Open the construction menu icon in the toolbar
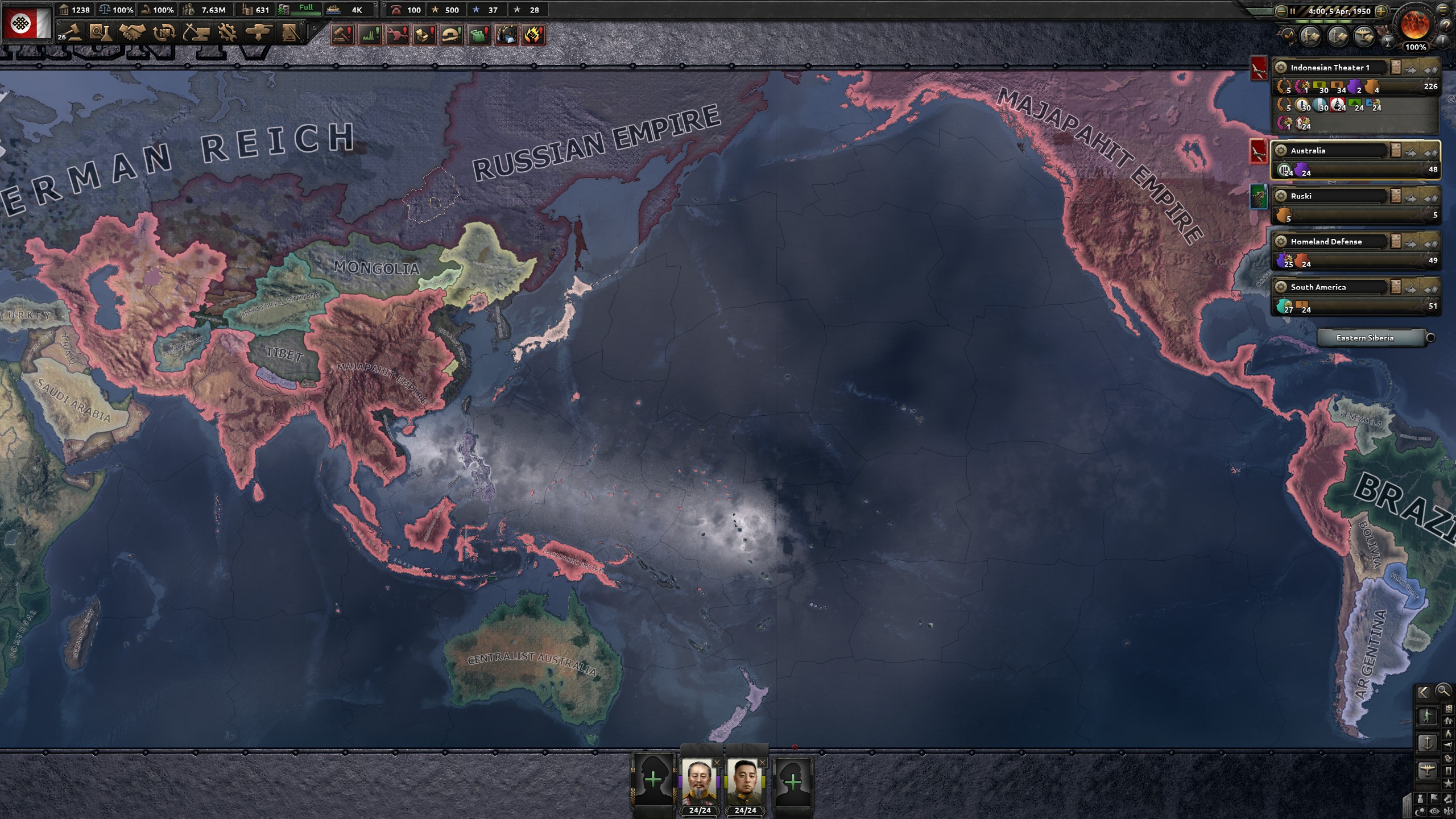This screenshot has height=819, width=1456. 196,32
